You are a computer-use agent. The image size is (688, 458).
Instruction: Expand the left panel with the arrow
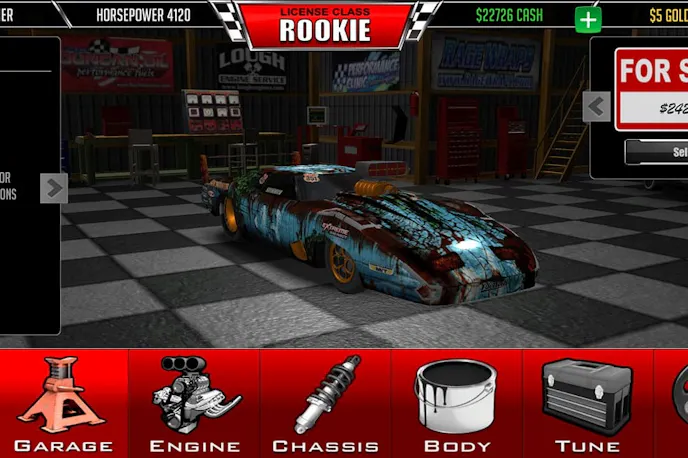[54, 187]
